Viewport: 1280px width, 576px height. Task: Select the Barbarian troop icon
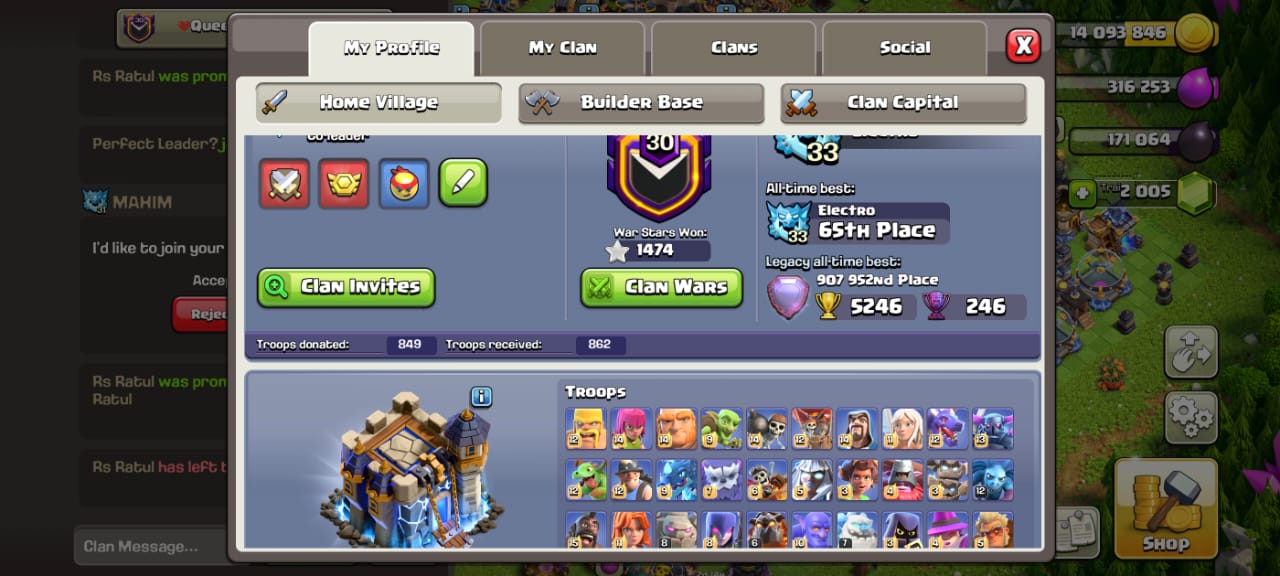[x=585, y=428]
